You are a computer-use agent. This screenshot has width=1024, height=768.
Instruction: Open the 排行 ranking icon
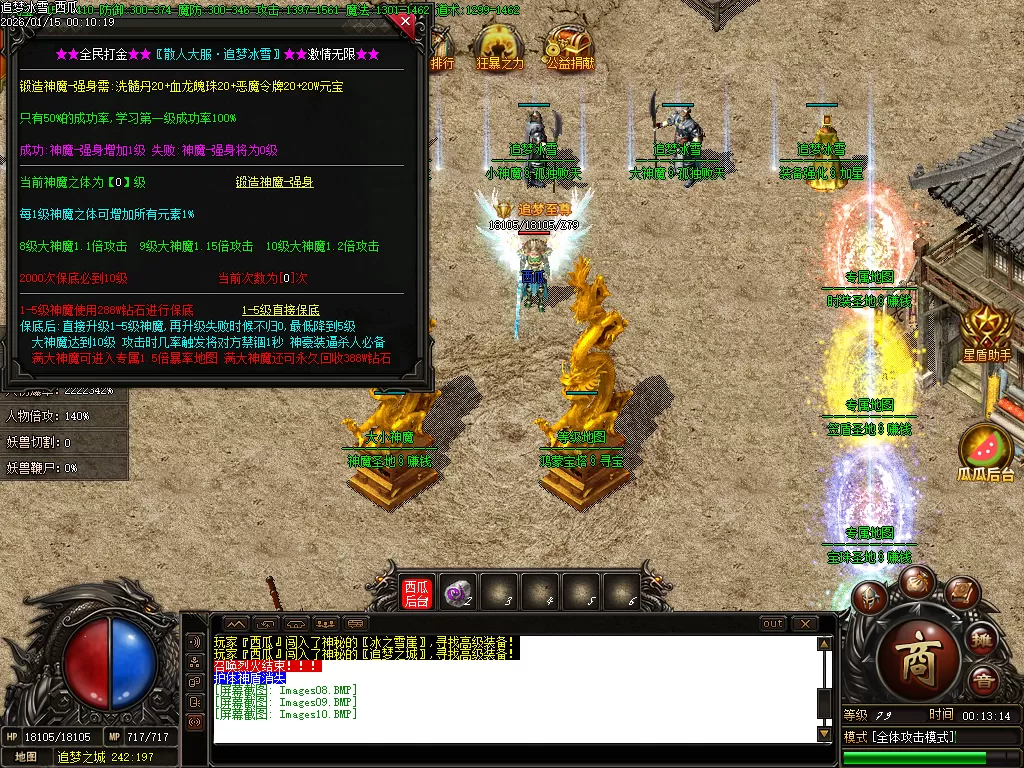(442, 50)
